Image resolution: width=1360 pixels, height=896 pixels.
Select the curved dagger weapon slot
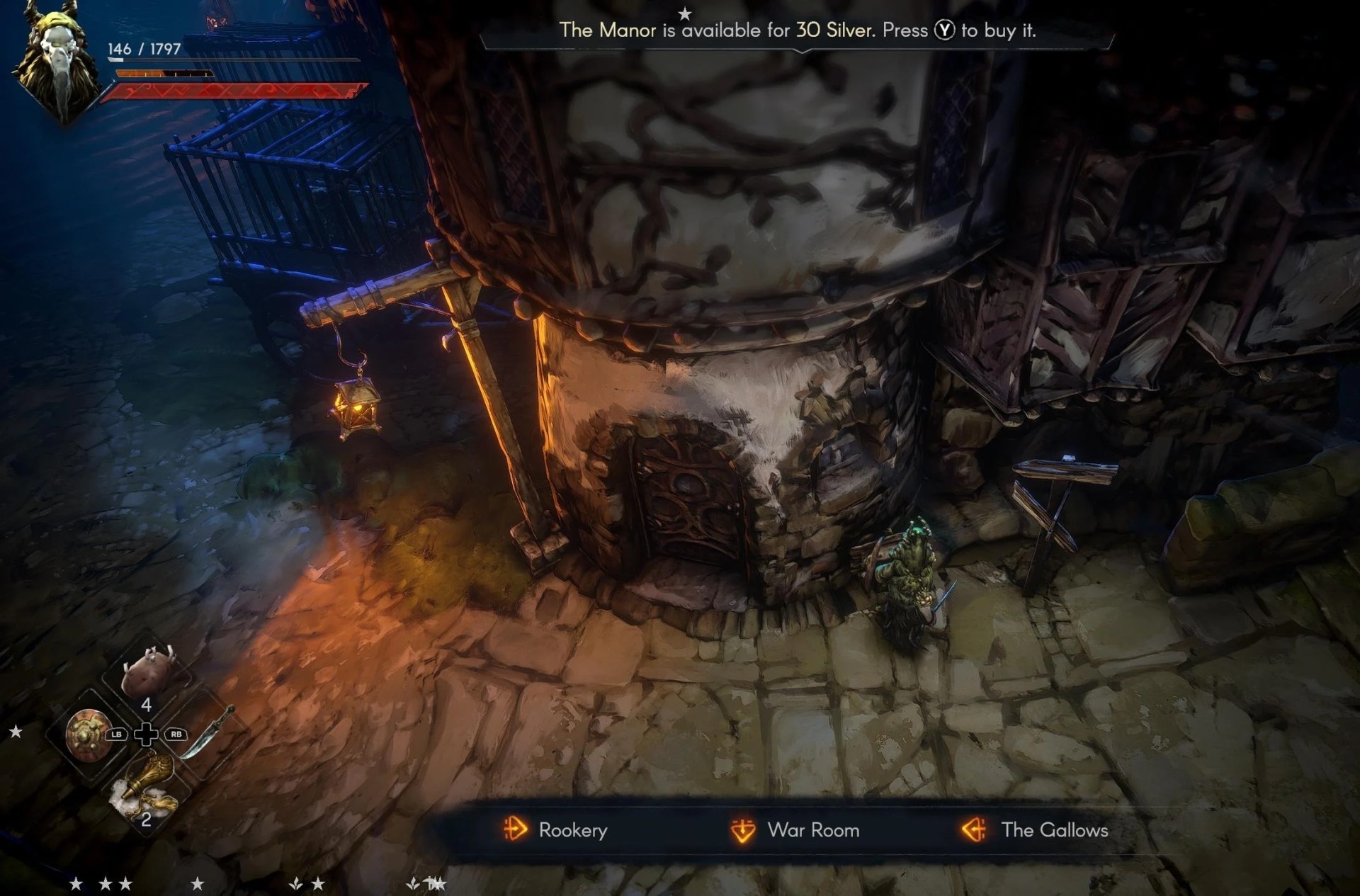(x=207, y=732)
